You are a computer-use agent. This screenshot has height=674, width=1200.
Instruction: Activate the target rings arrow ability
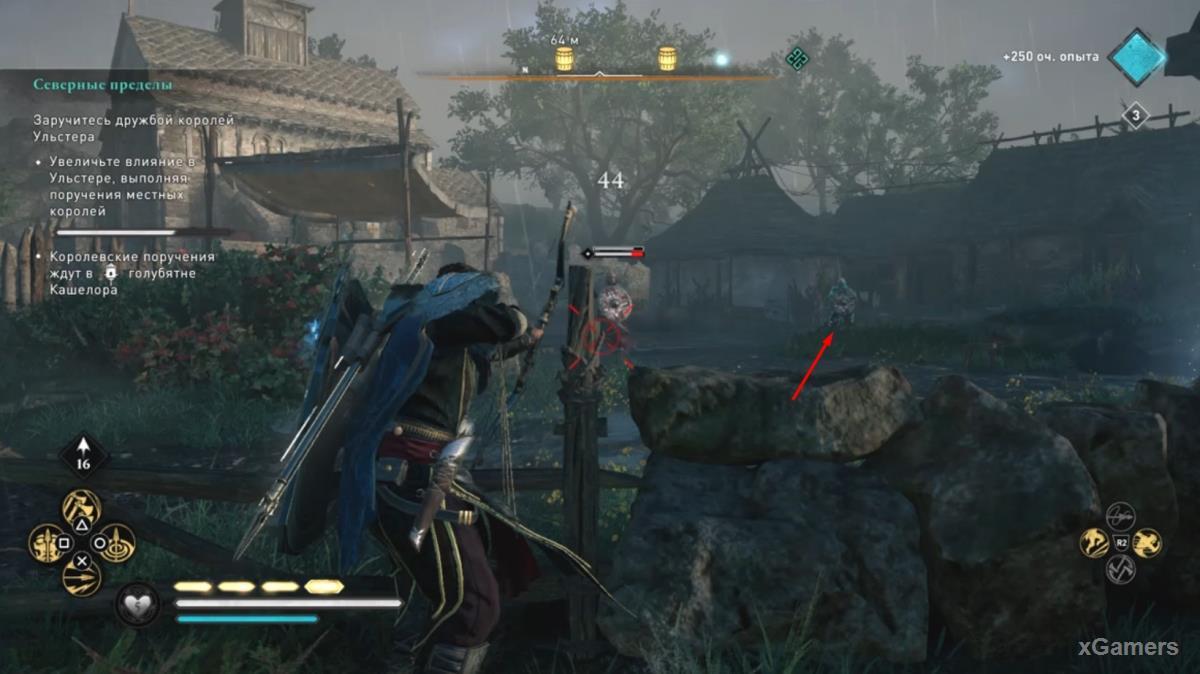[117, 544]
